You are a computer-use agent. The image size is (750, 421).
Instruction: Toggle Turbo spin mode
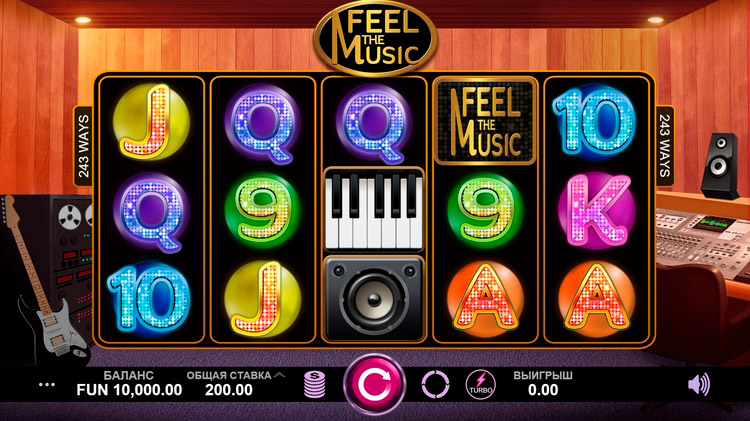point(480,384)
